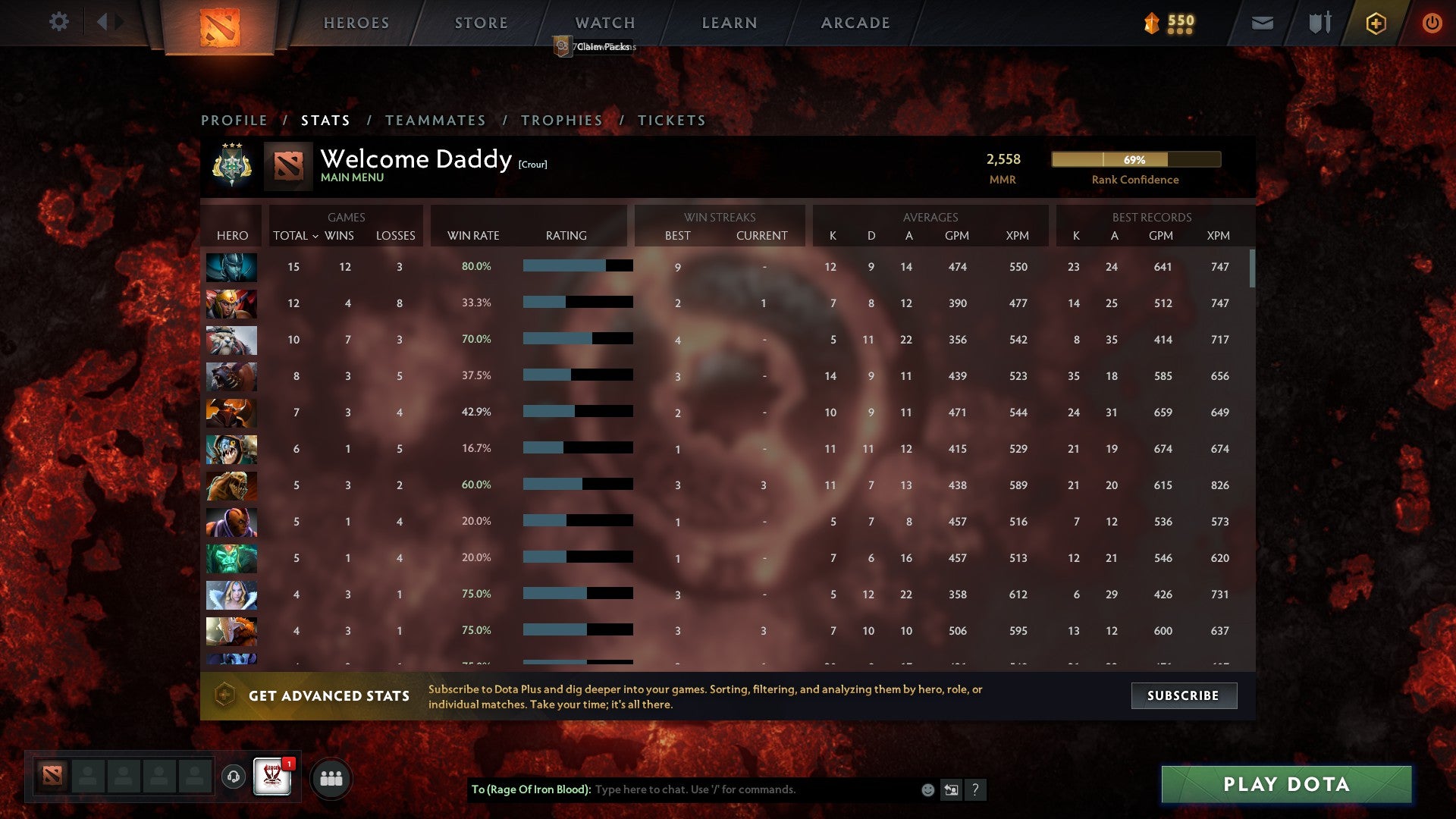This screenshot has width=1456, height=819.
Task: Click the Dota 2 logo home button
Action: point(221,29)
